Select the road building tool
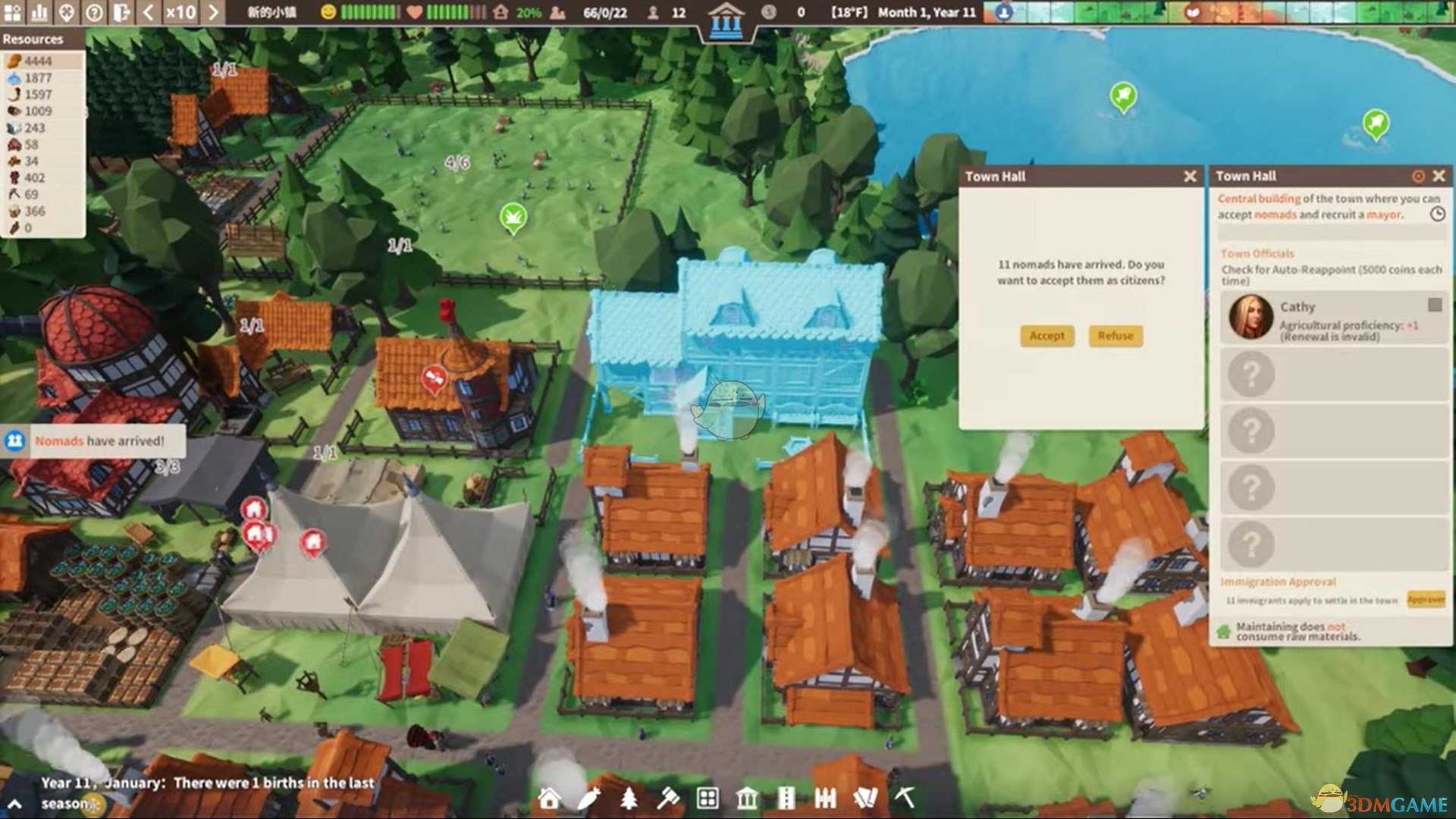1456x819 pixels. click(786, 798)
